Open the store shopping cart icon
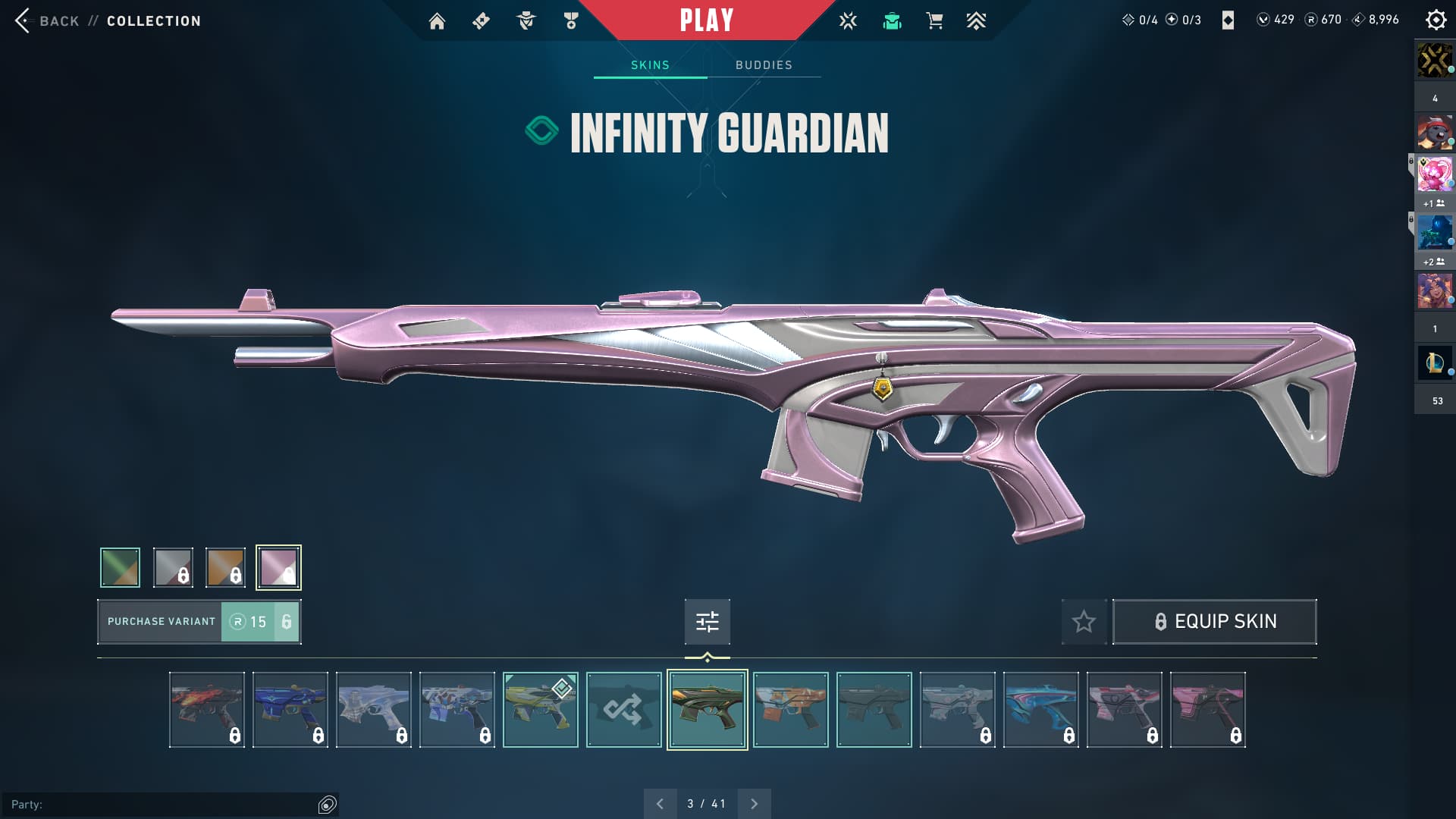The image size is (1456, 819). [x=934, y=21]
